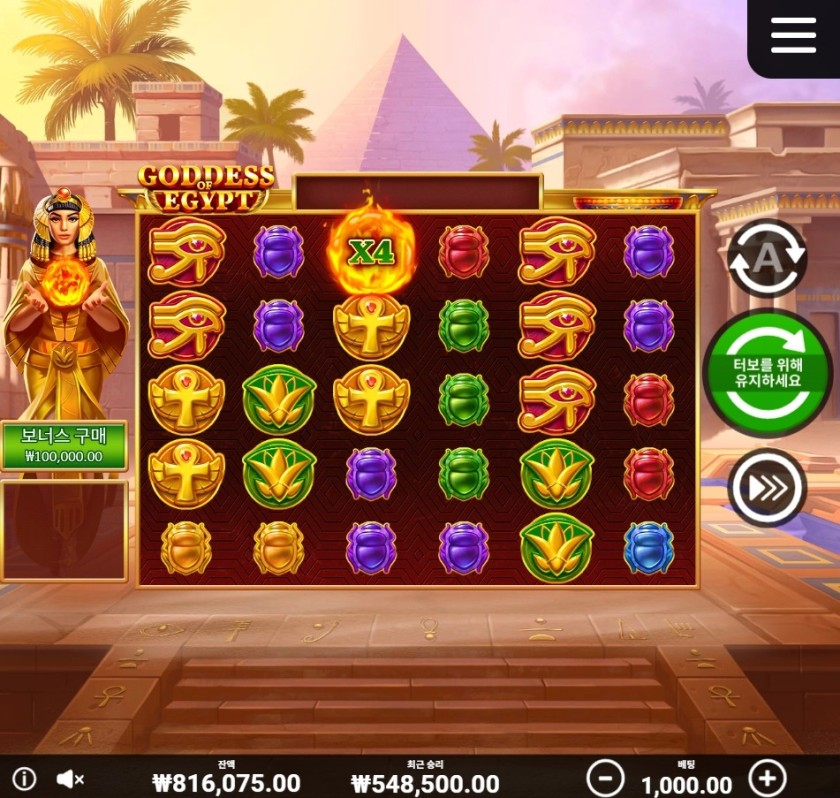The height and width of the screenshot is (798, 840).
Task: Buy the bonus for ₩100,000.00
Action: click(64, 445)
